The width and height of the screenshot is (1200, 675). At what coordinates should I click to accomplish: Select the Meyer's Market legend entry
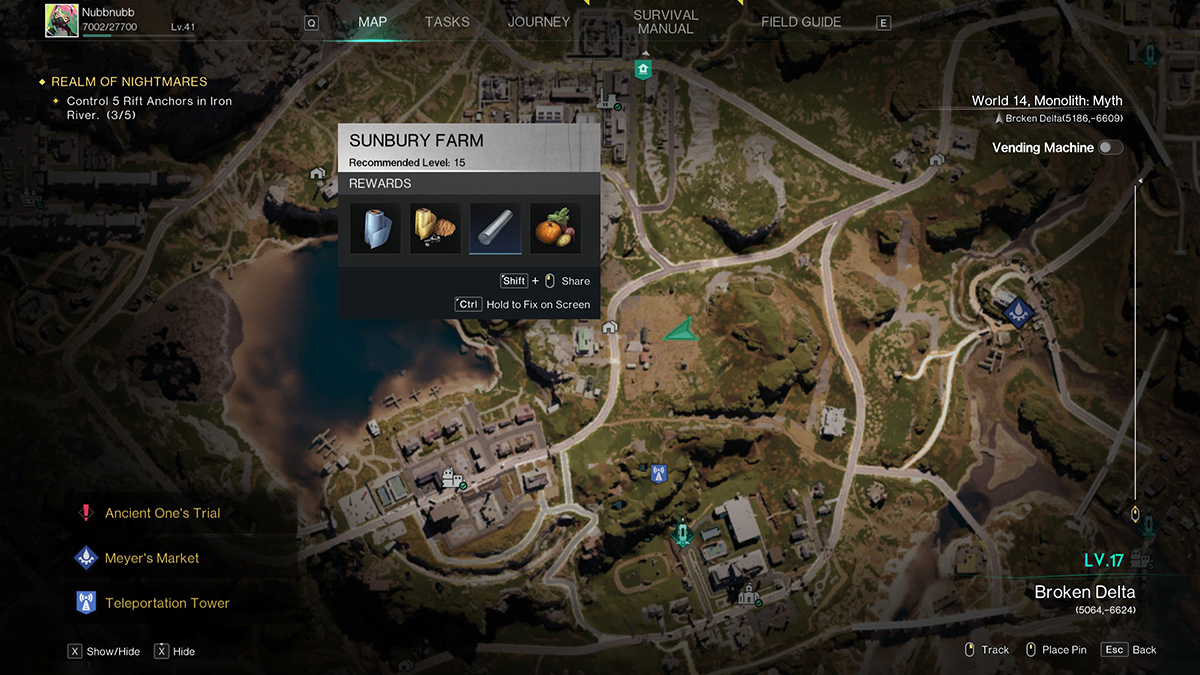151,558
